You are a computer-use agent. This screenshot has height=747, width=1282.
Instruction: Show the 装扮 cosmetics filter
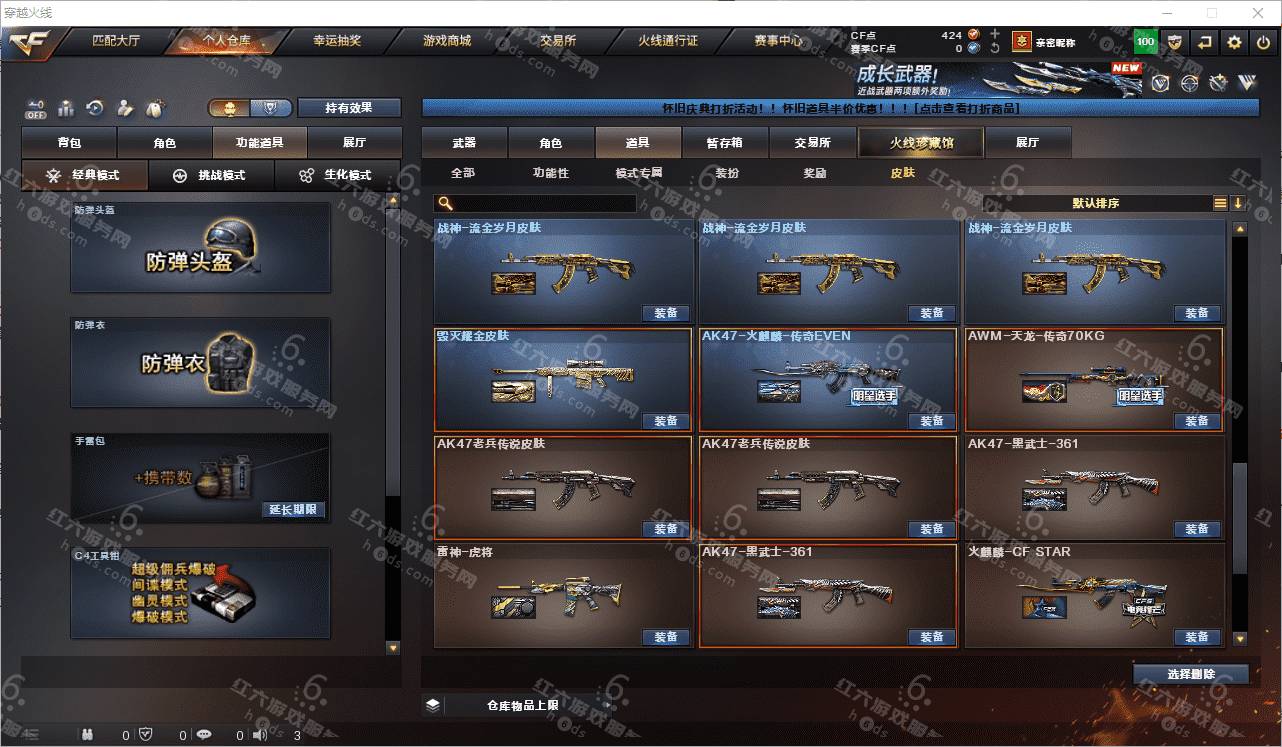point(727,173)
